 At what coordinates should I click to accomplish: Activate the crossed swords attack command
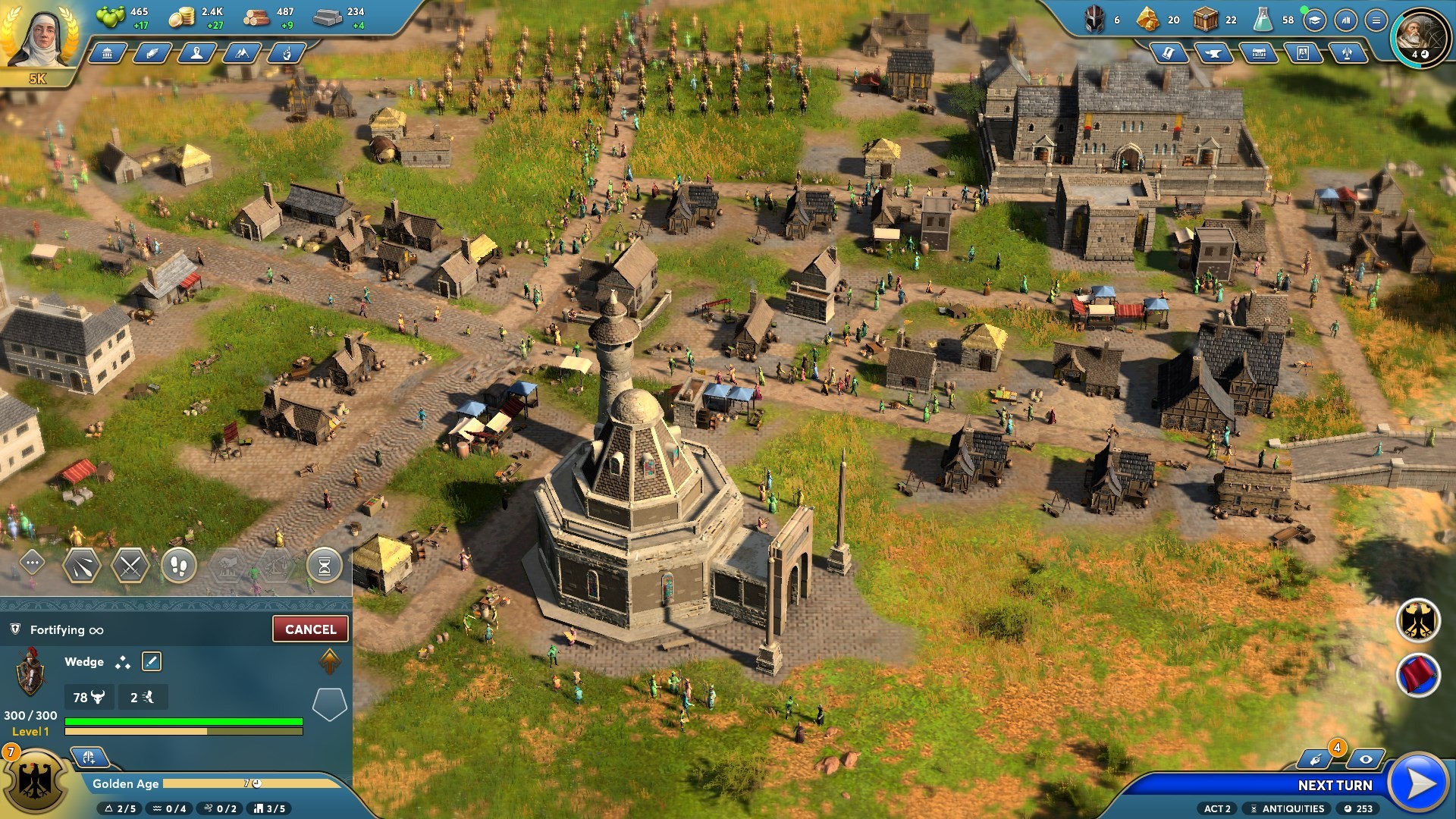(x=130, y=566)
